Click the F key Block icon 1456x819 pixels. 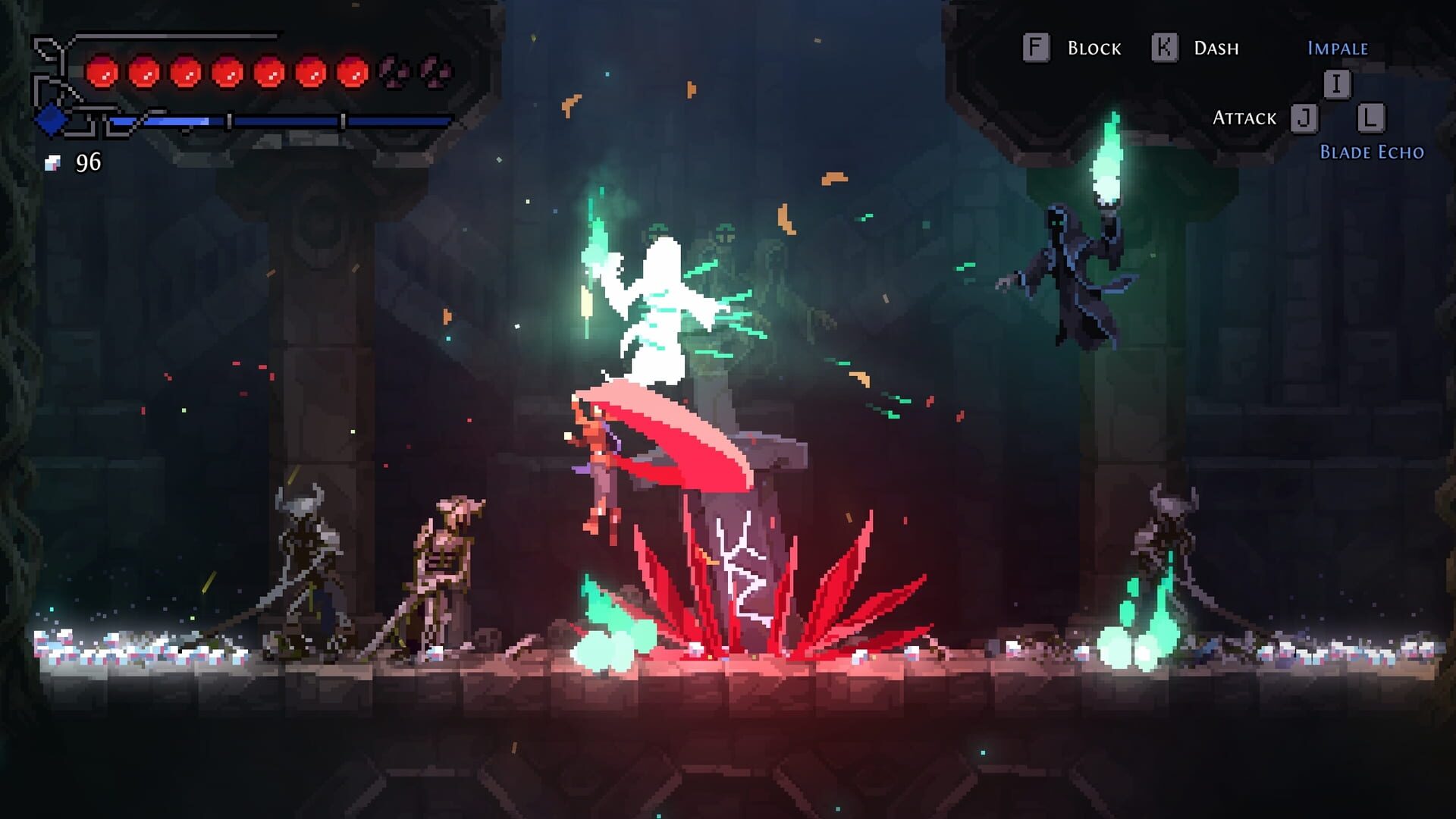[1036, 48]
